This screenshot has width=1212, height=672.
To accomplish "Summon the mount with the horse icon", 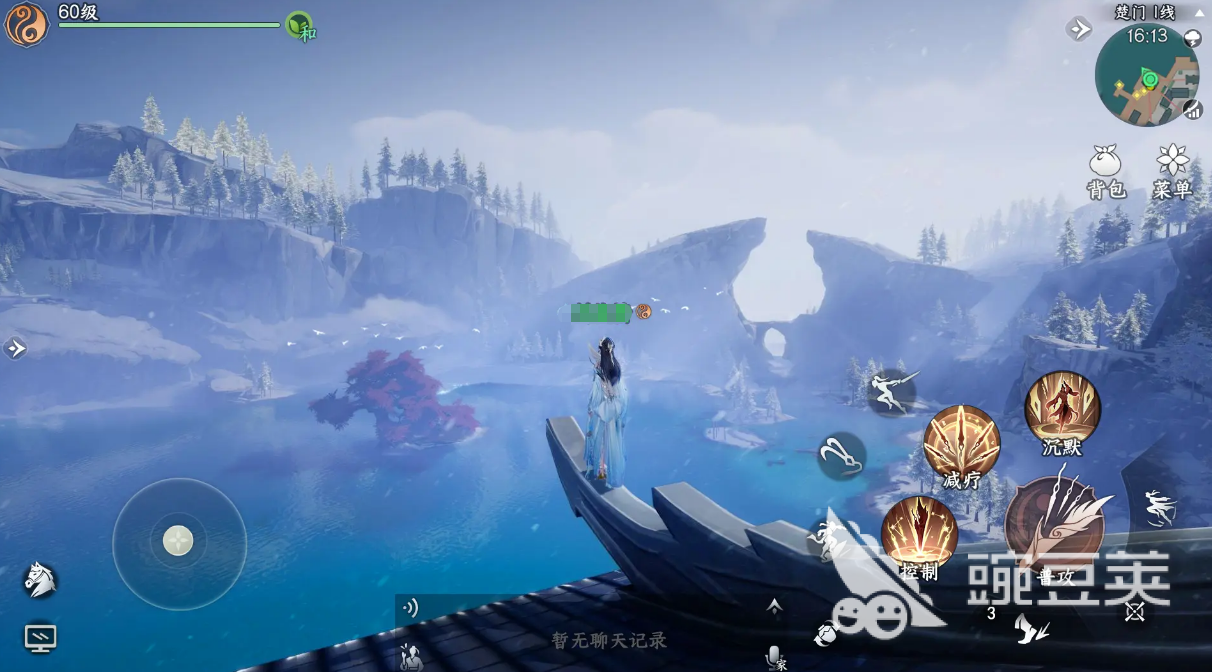I will click(39, 579).
